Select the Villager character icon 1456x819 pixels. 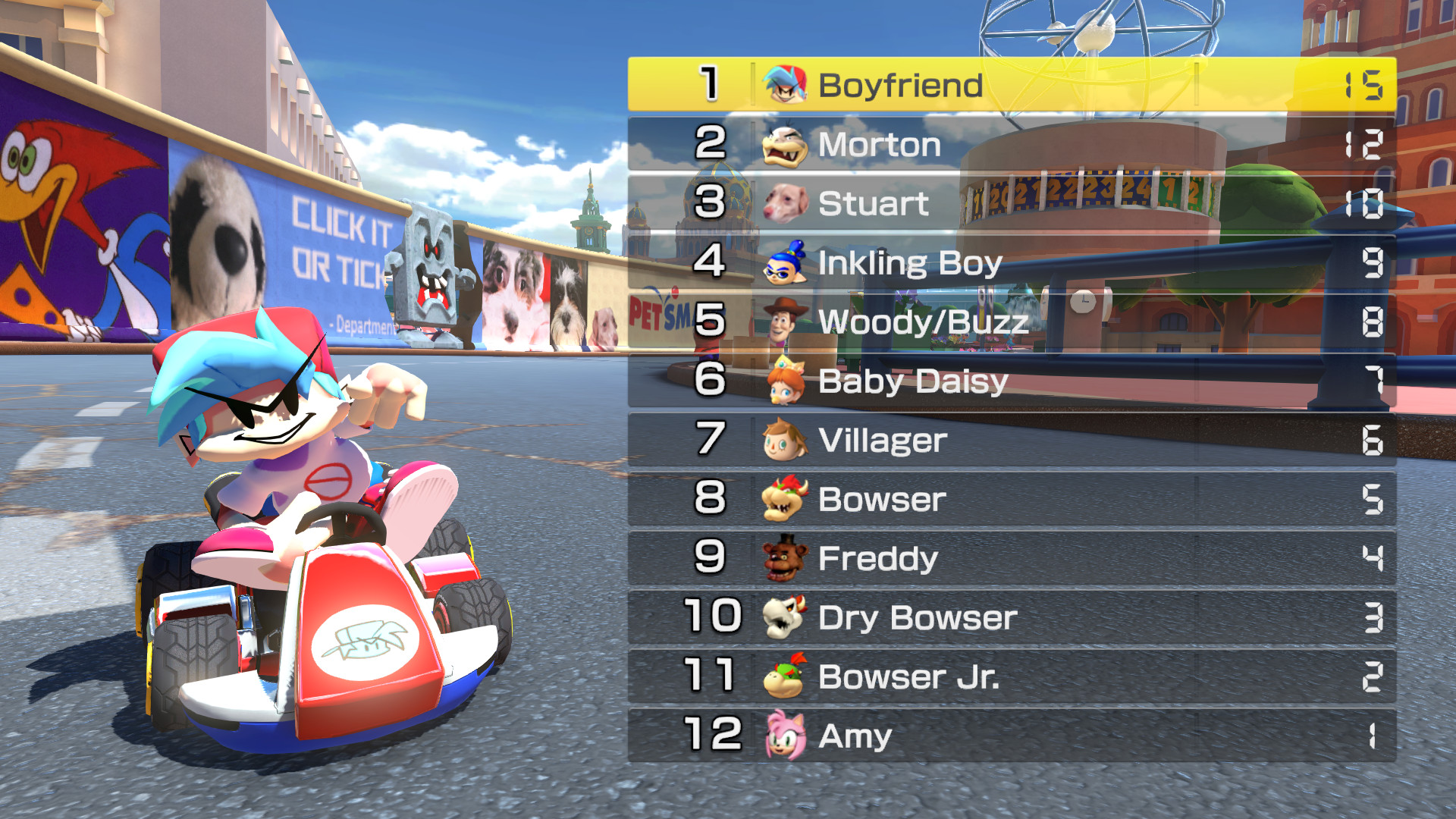pyautogui.click(x=783, y=440)
